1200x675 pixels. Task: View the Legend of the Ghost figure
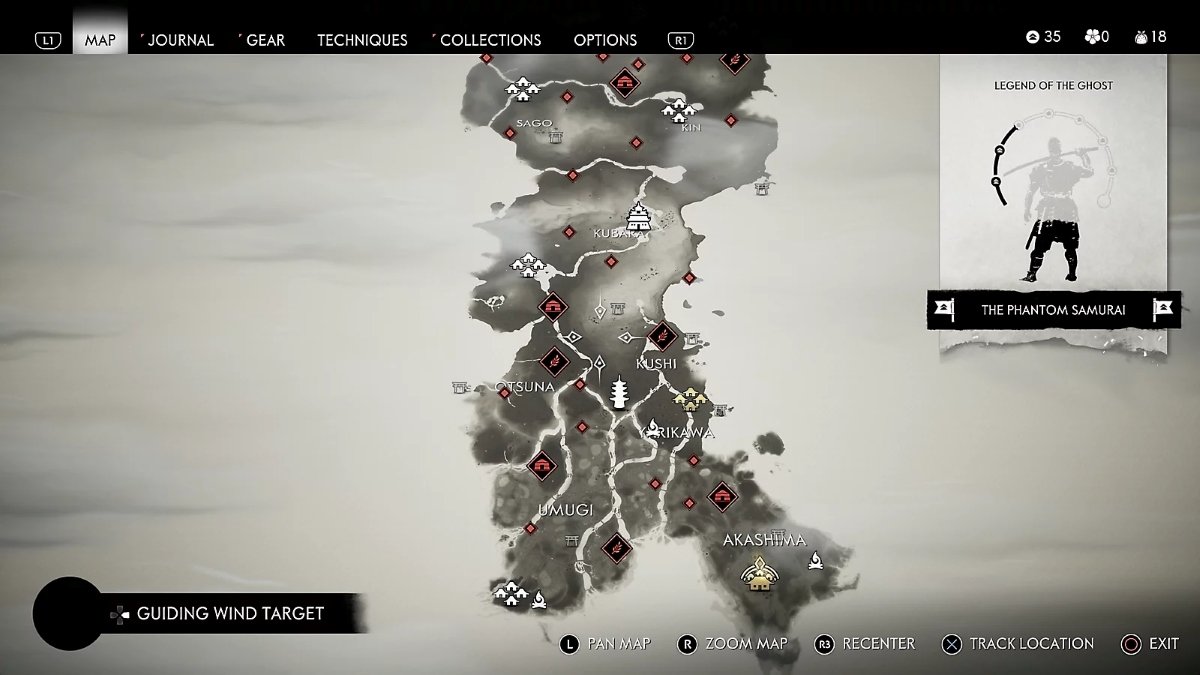[1050, 210]
